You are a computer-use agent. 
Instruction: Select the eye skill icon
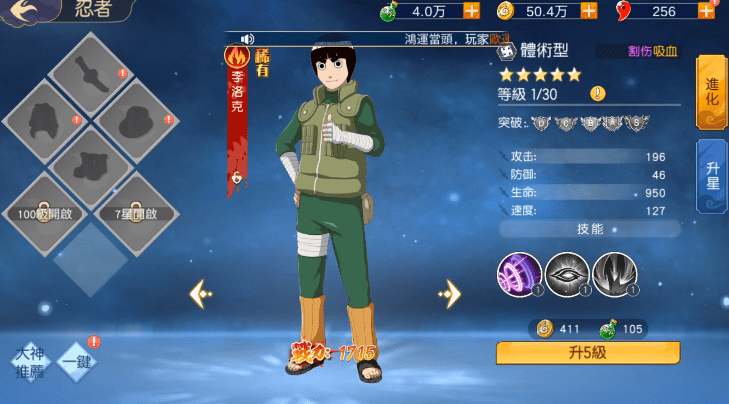coord(567,273)
